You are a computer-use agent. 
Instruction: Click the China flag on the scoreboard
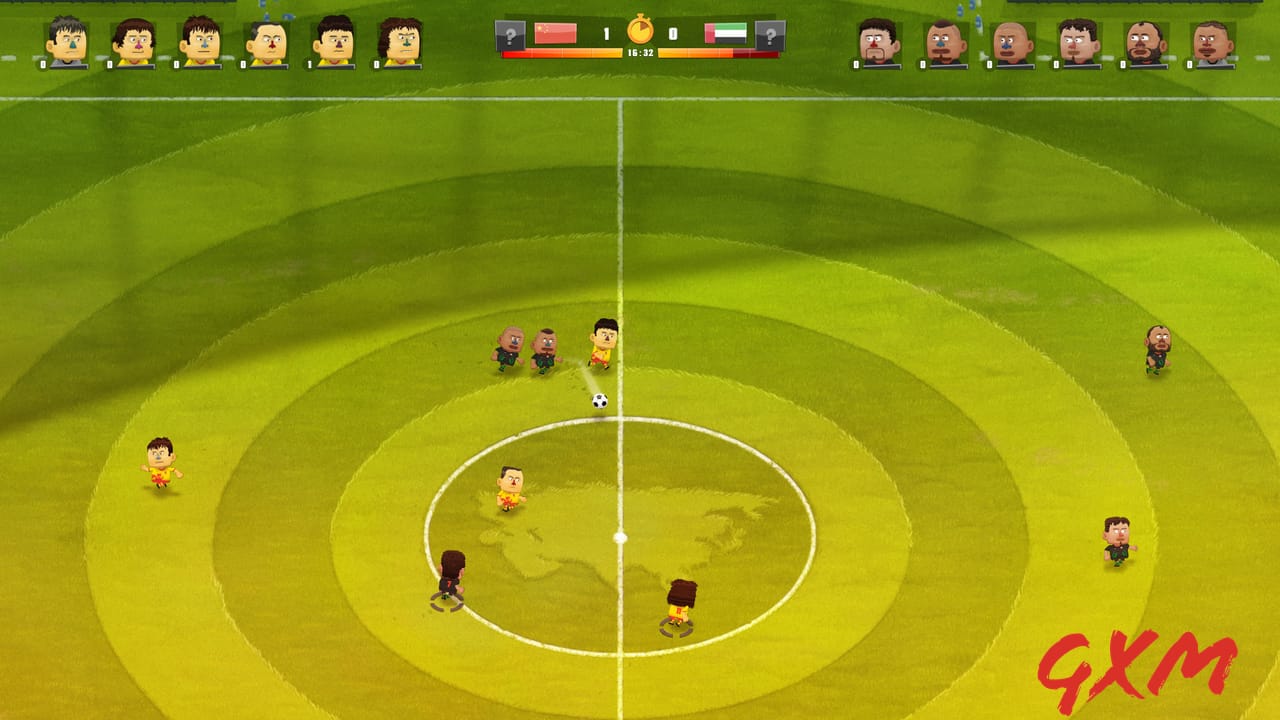pyautogui.click(x=555, y=31)
